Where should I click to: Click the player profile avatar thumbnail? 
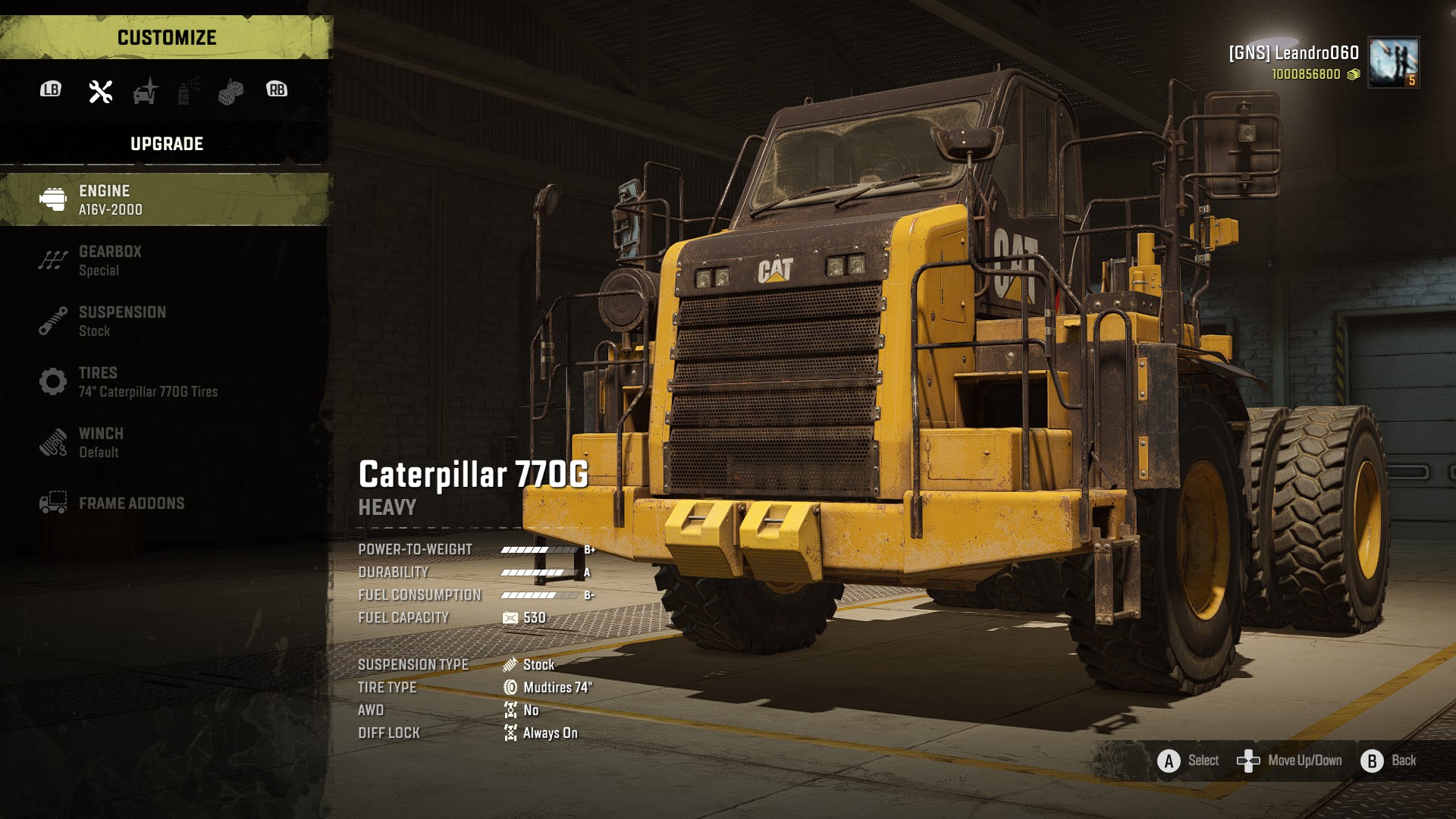(x=1394, y=62)
